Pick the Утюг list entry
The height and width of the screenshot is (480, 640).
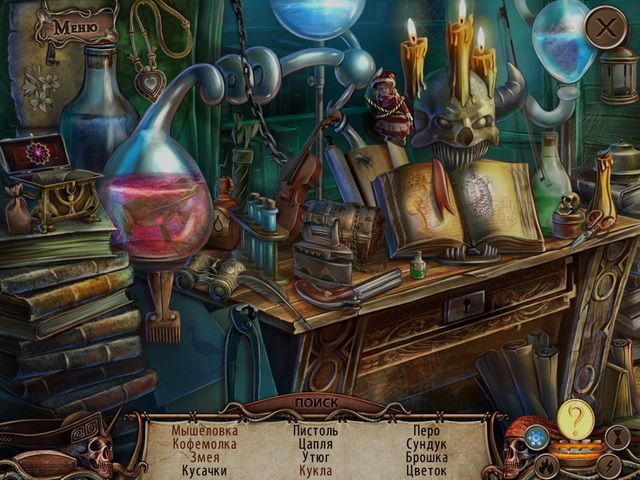(x=315, y=457)
